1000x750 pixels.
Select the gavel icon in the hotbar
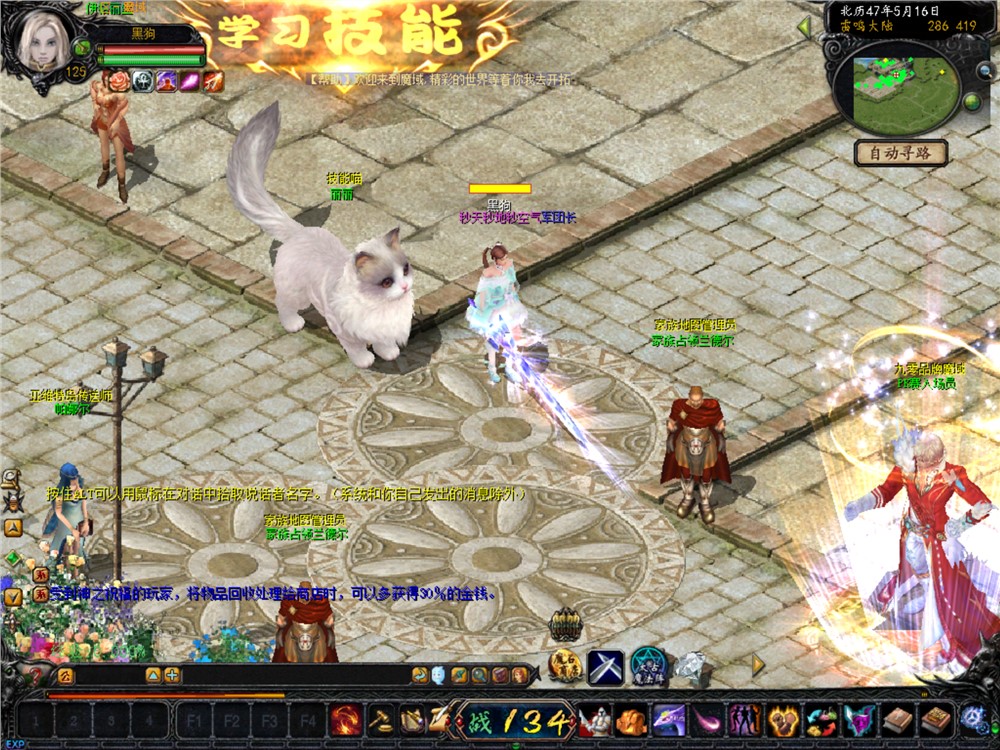pyautogui.click(x=380, y=719)
